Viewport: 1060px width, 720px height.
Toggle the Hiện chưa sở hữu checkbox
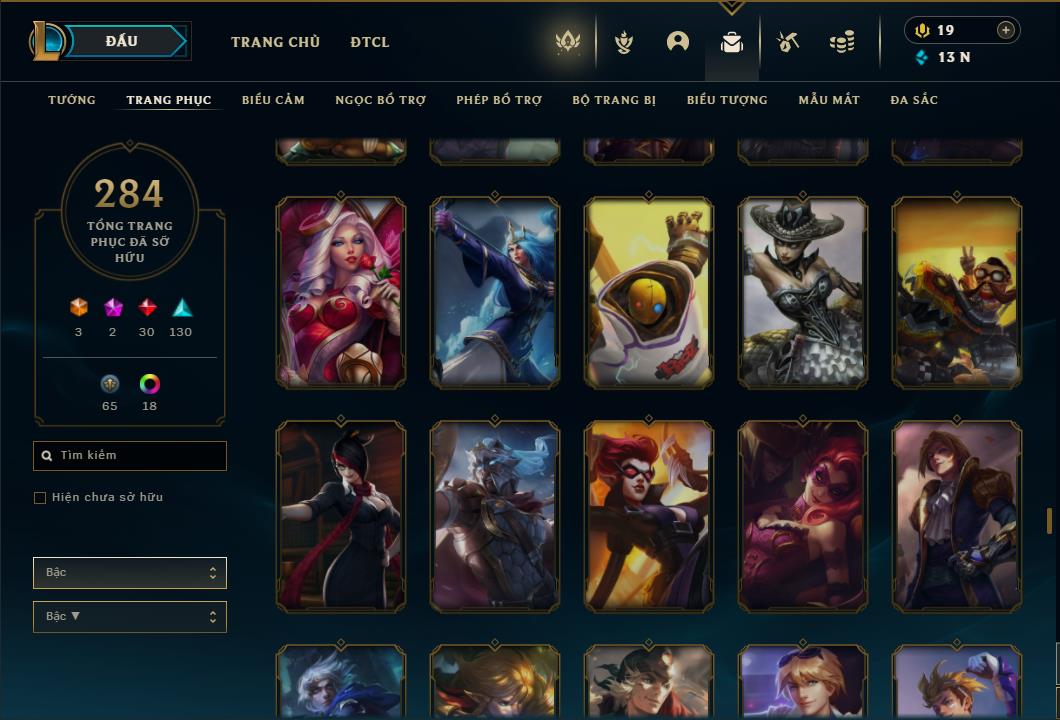(40, 498)
